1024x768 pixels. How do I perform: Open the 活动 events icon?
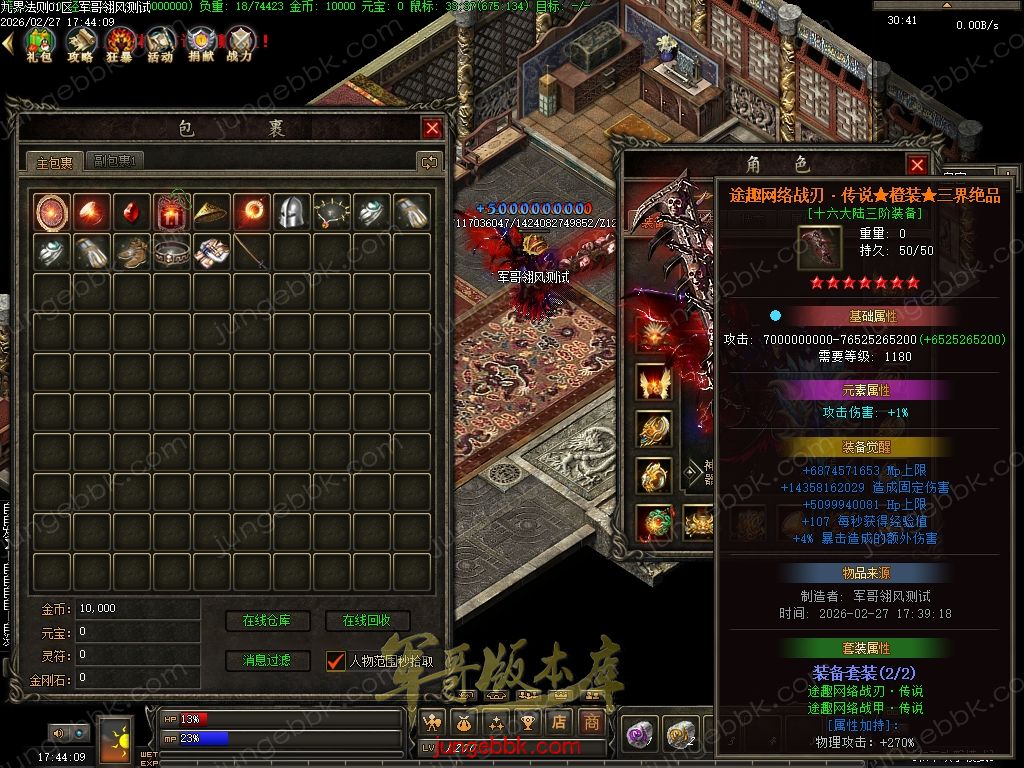160,44
